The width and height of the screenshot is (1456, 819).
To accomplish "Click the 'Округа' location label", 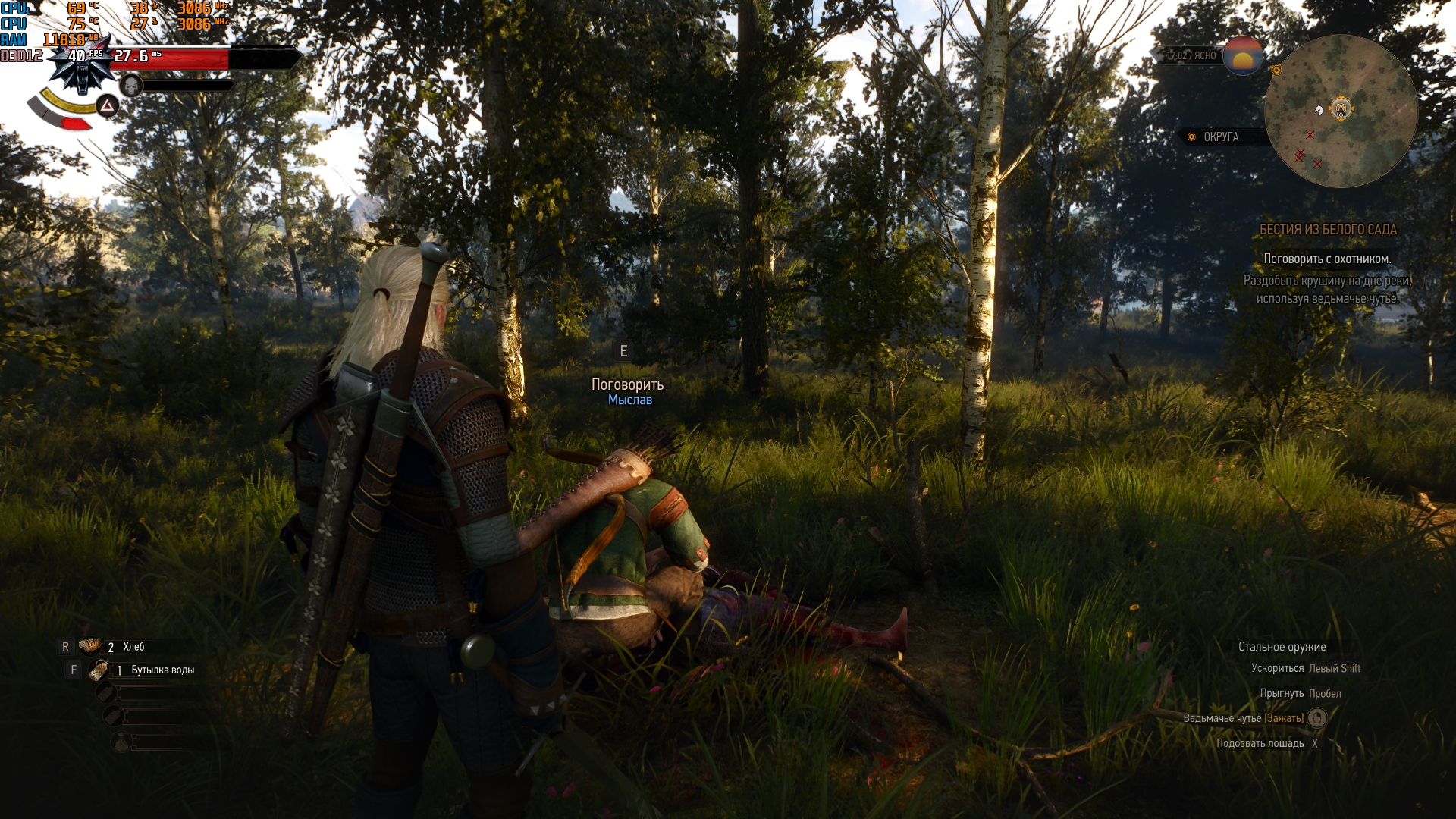I will click(1220, 137).
